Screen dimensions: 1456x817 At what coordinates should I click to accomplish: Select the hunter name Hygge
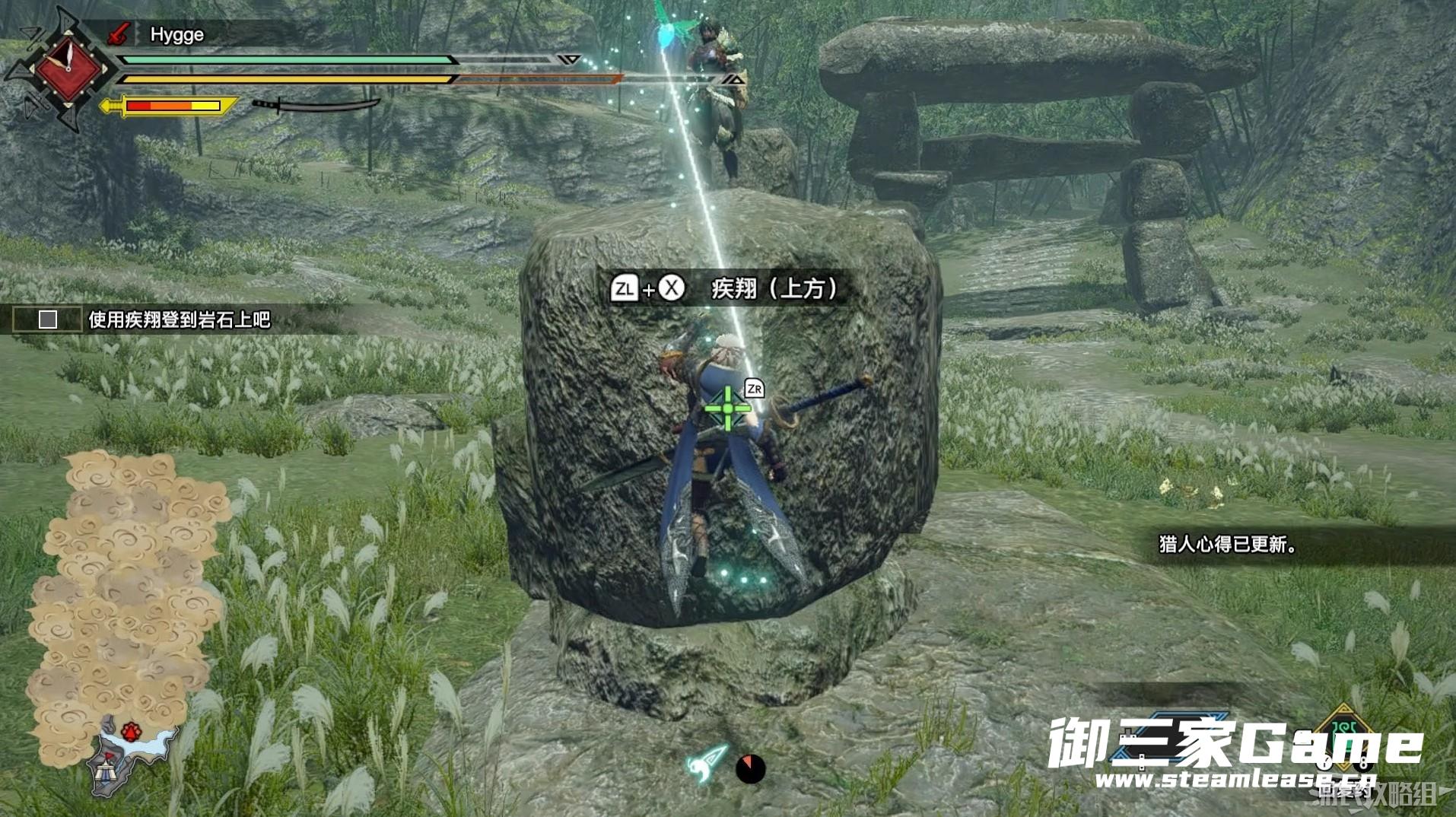point(176,34)
